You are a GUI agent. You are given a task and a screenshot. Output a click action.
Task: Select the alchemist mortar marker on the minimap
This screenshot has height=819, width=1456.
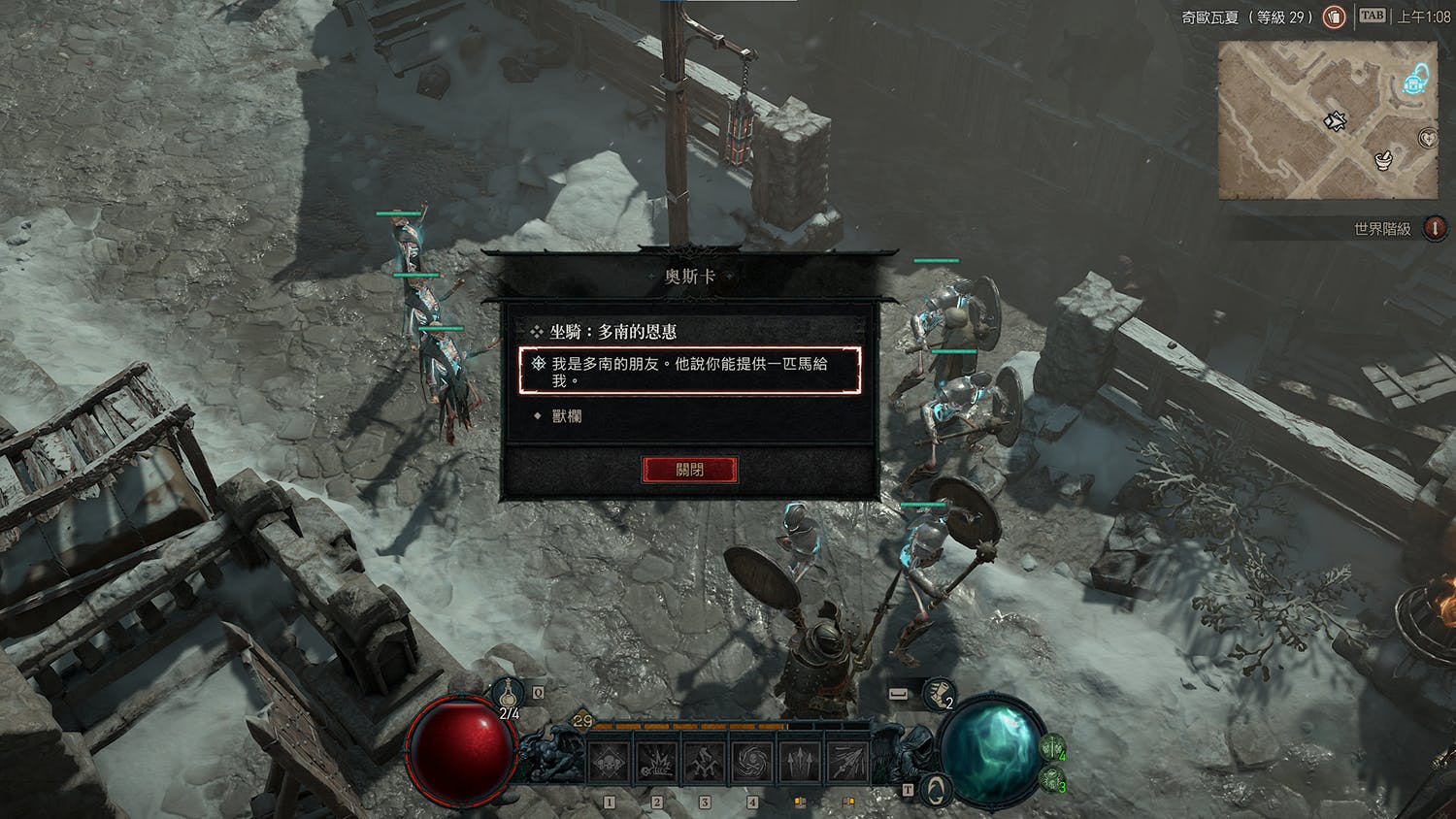[1383, 159]
